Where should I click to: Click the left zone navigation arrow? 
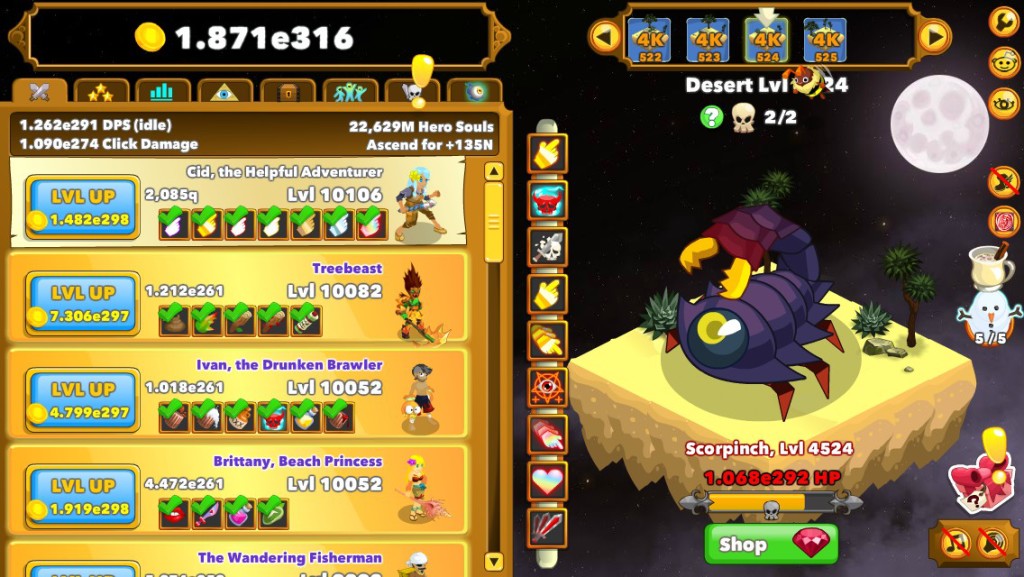tap(604, 38)
